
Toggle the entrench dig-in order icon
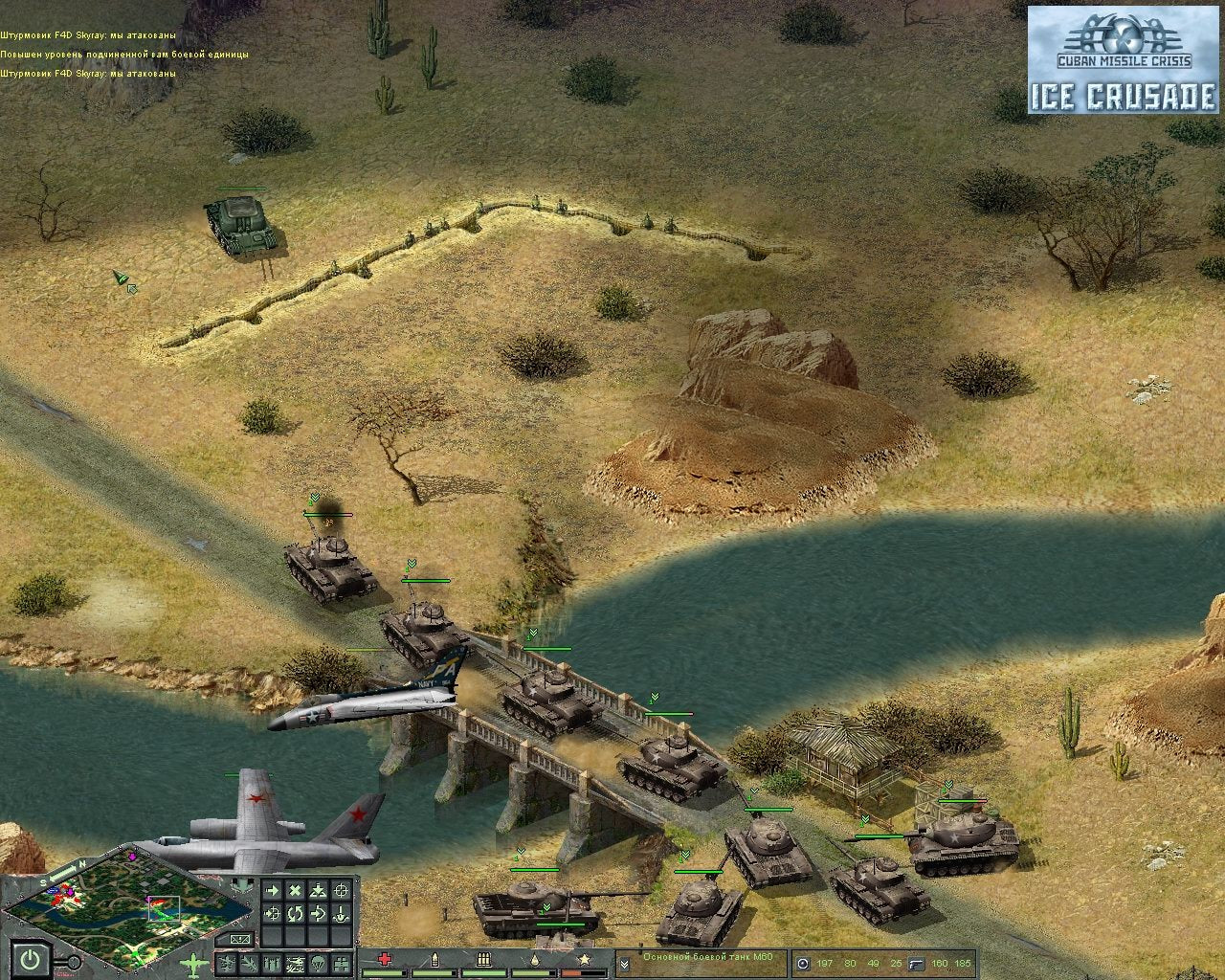(x=341, y=915)
